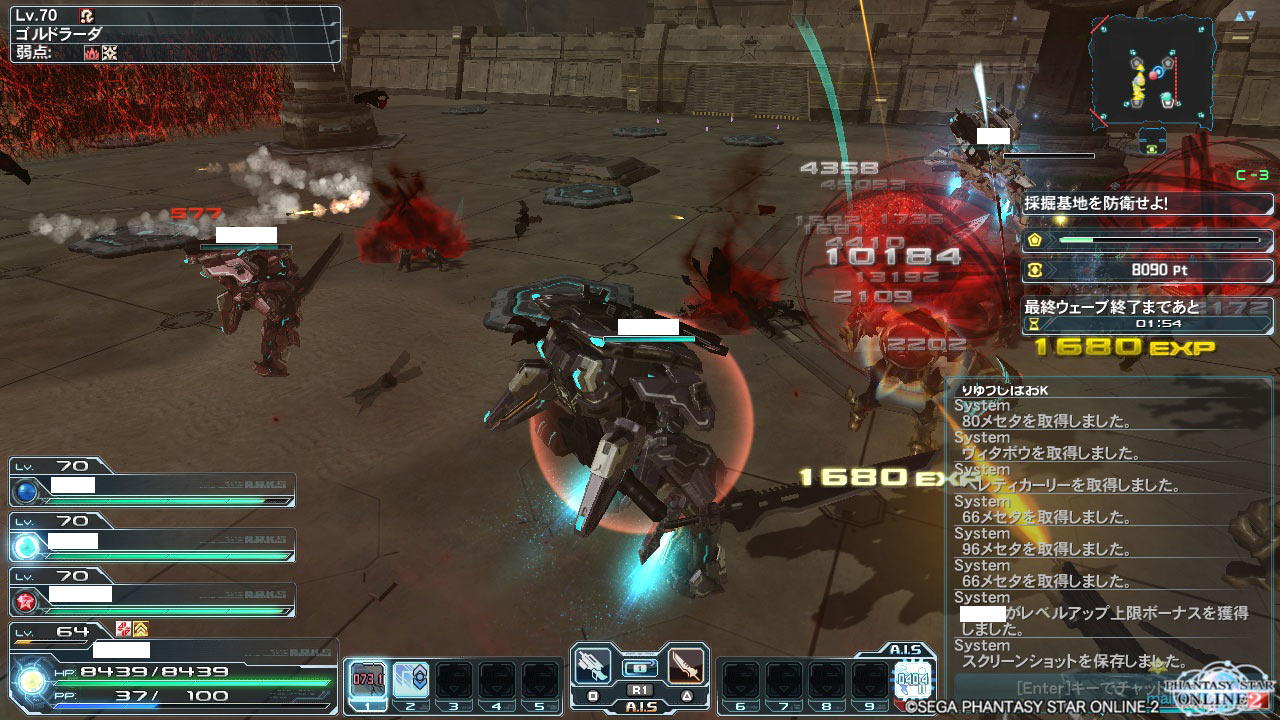The image size is (1280, 720).
Task: Toggle the minimap size arrows
Action: (1244, 16)
